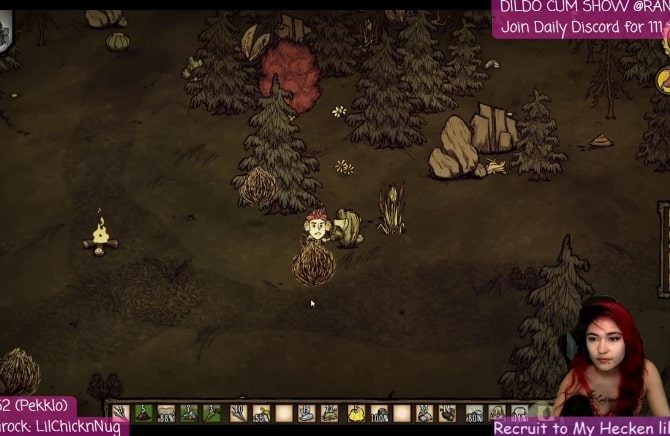Viewport: 670px width, 436px height.
Task: Choose the yellow item at 56%
Action: [x=261, y=412]
